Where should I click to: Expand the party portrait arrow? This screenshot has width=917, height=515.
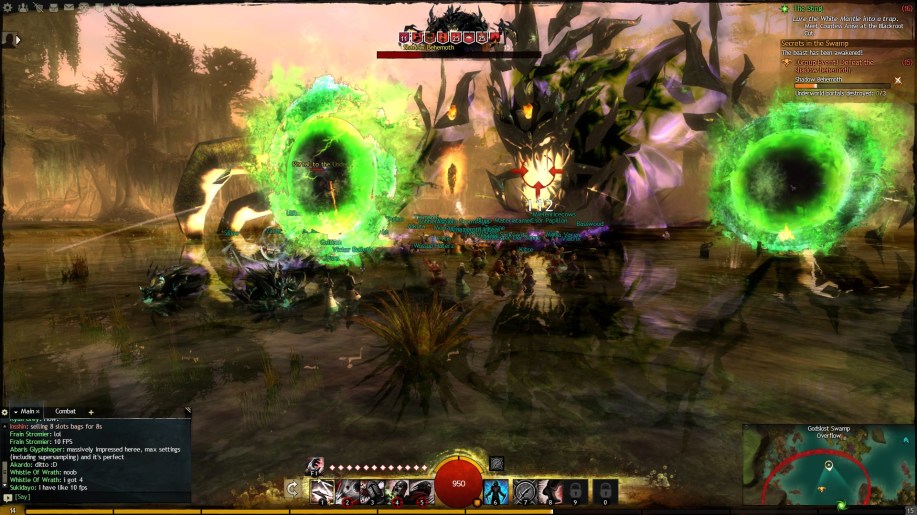click(17, 40)
